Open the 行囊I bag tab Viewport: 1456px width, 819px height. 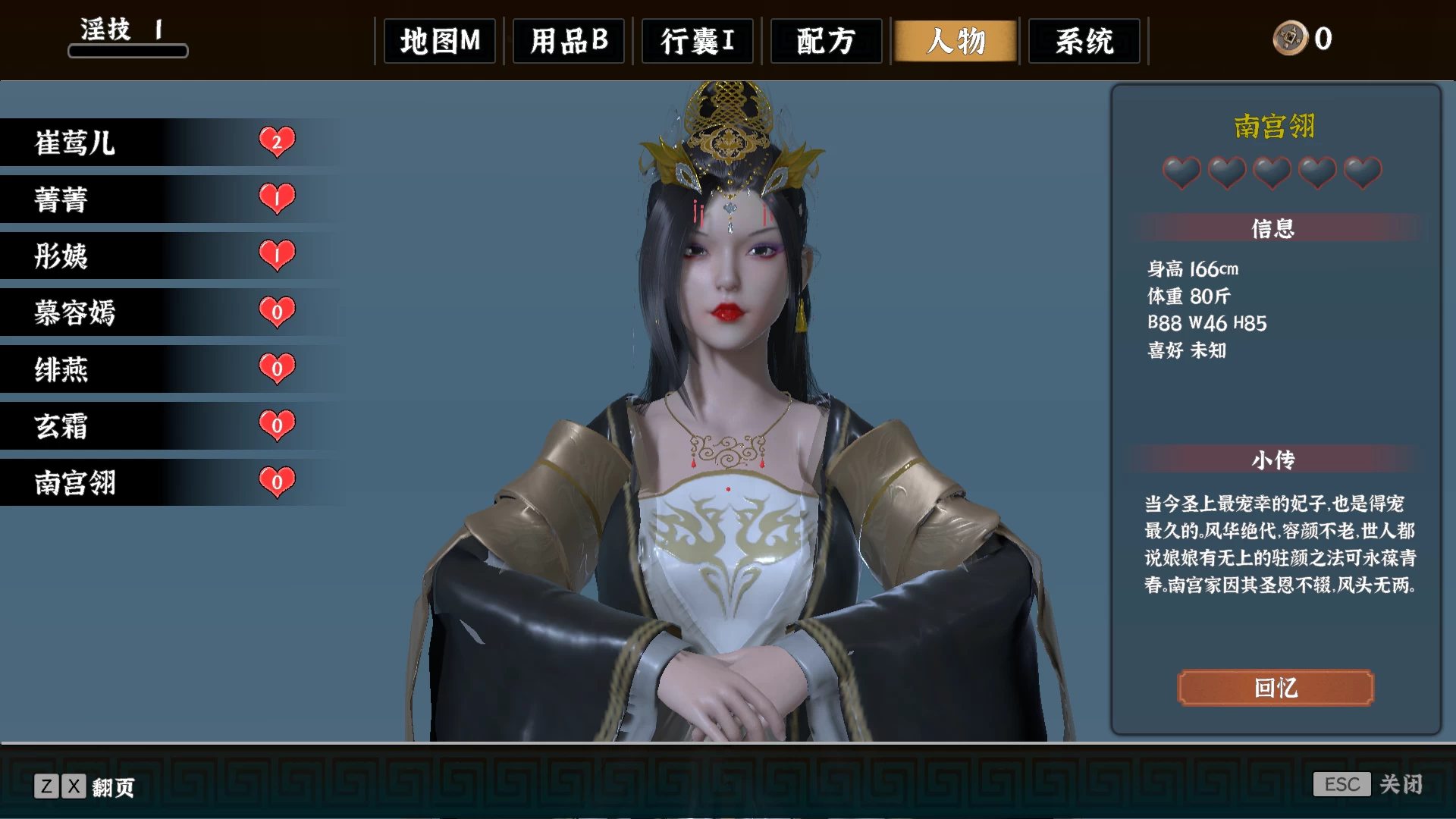698,41
